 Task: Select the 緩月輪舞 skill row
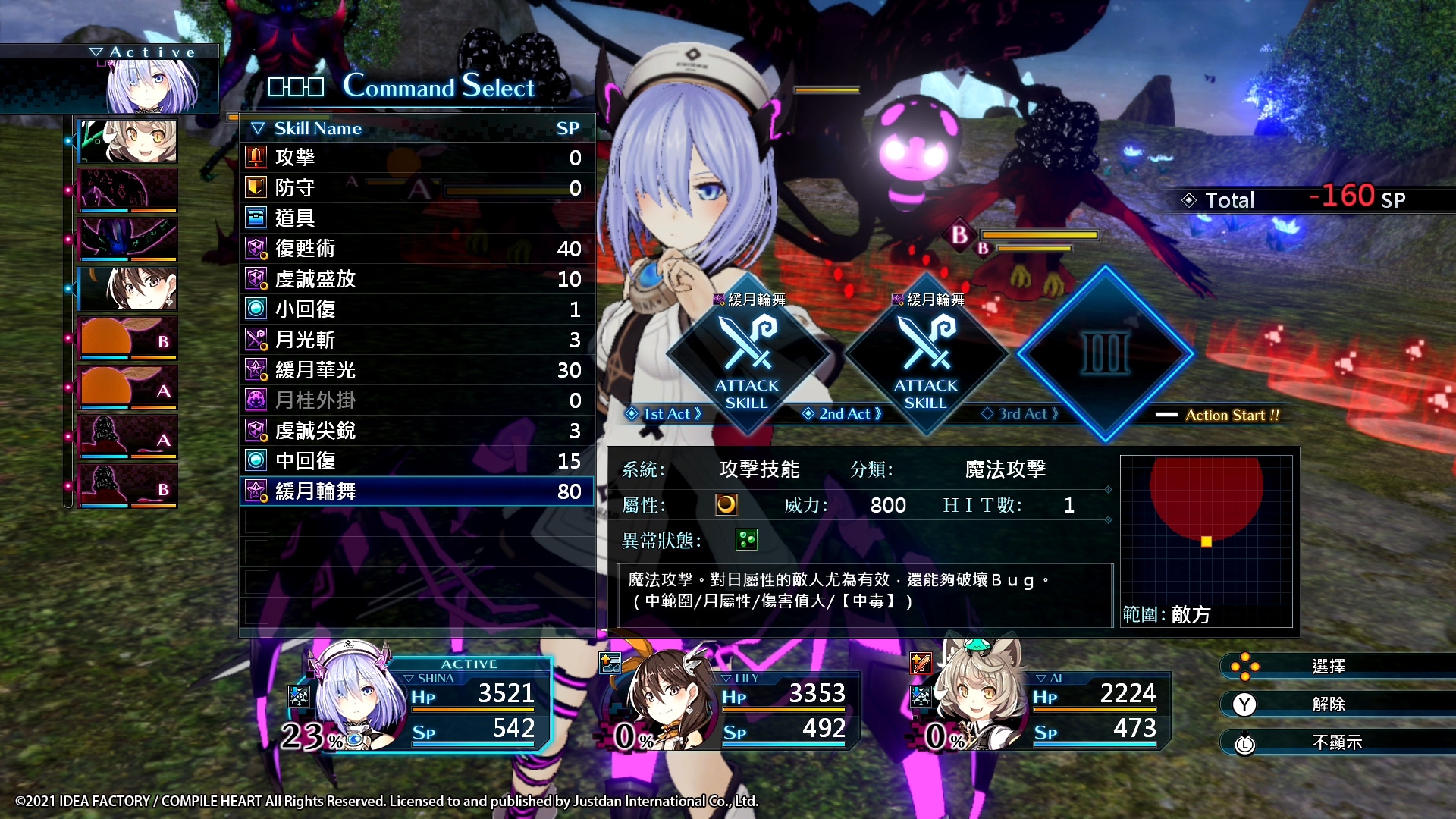(416, 491)
